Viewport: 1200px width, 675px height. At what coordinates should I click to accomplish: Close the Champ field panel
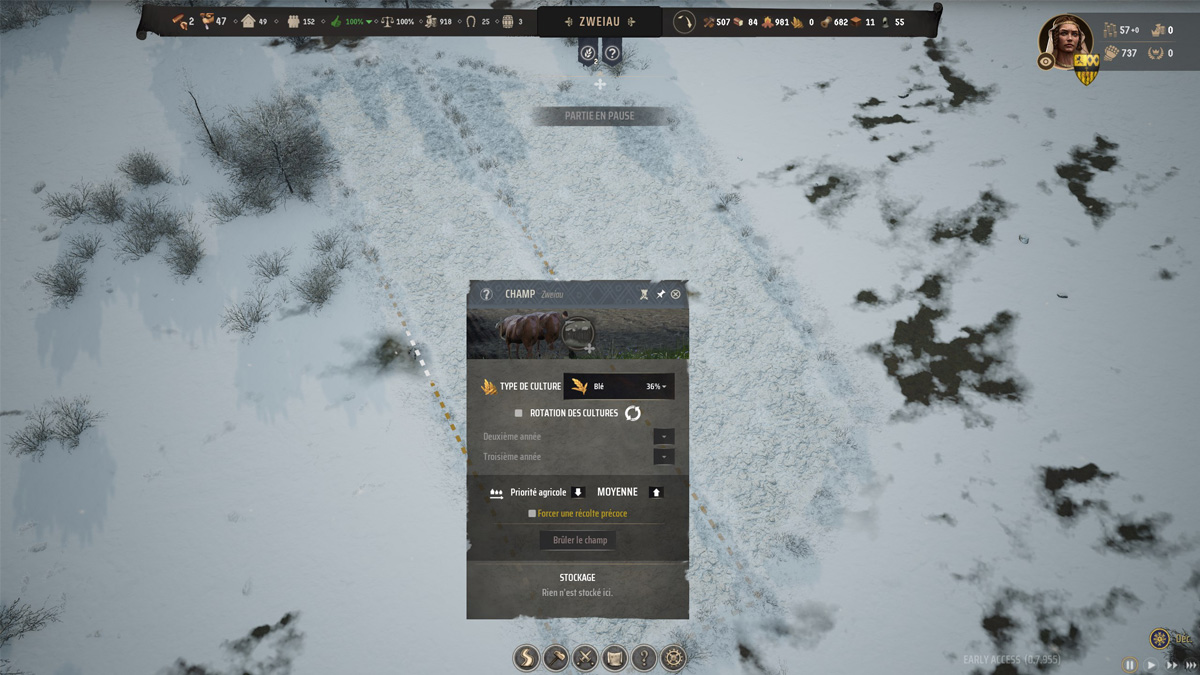(x=676, y=294)
